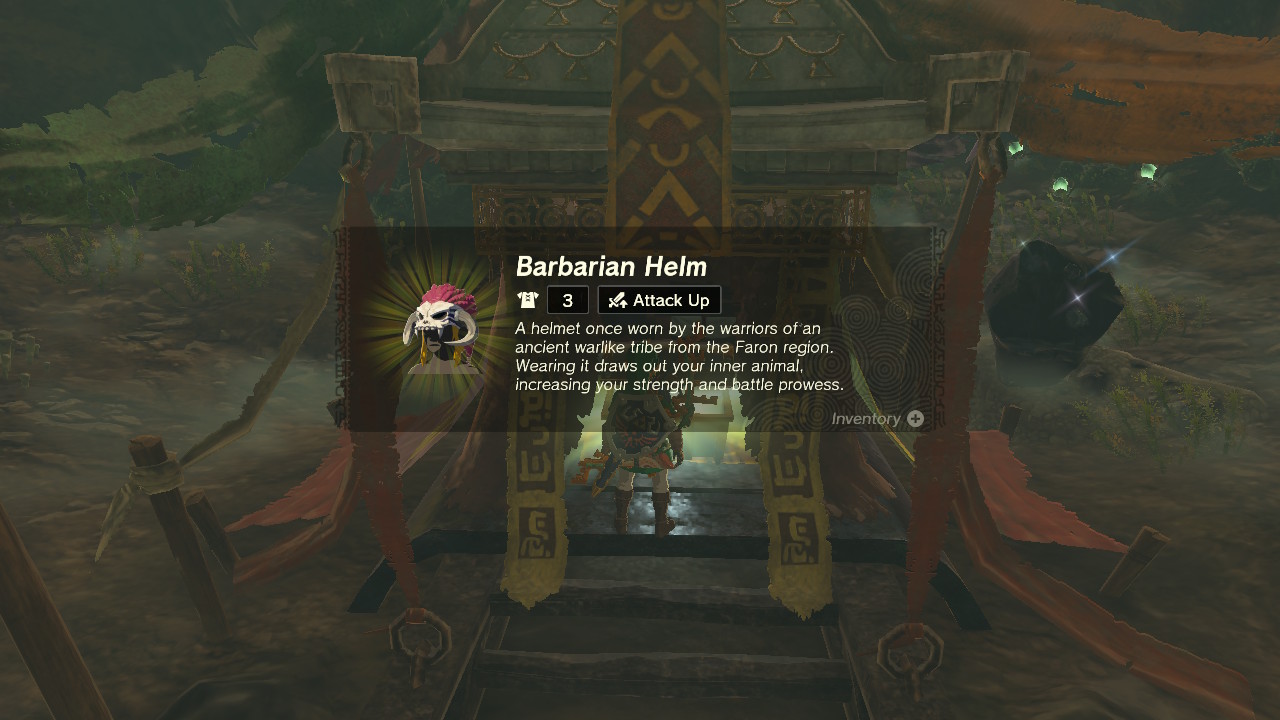Open the Inventory menu option
1280x720 pixels.
(x=875, y=419)
